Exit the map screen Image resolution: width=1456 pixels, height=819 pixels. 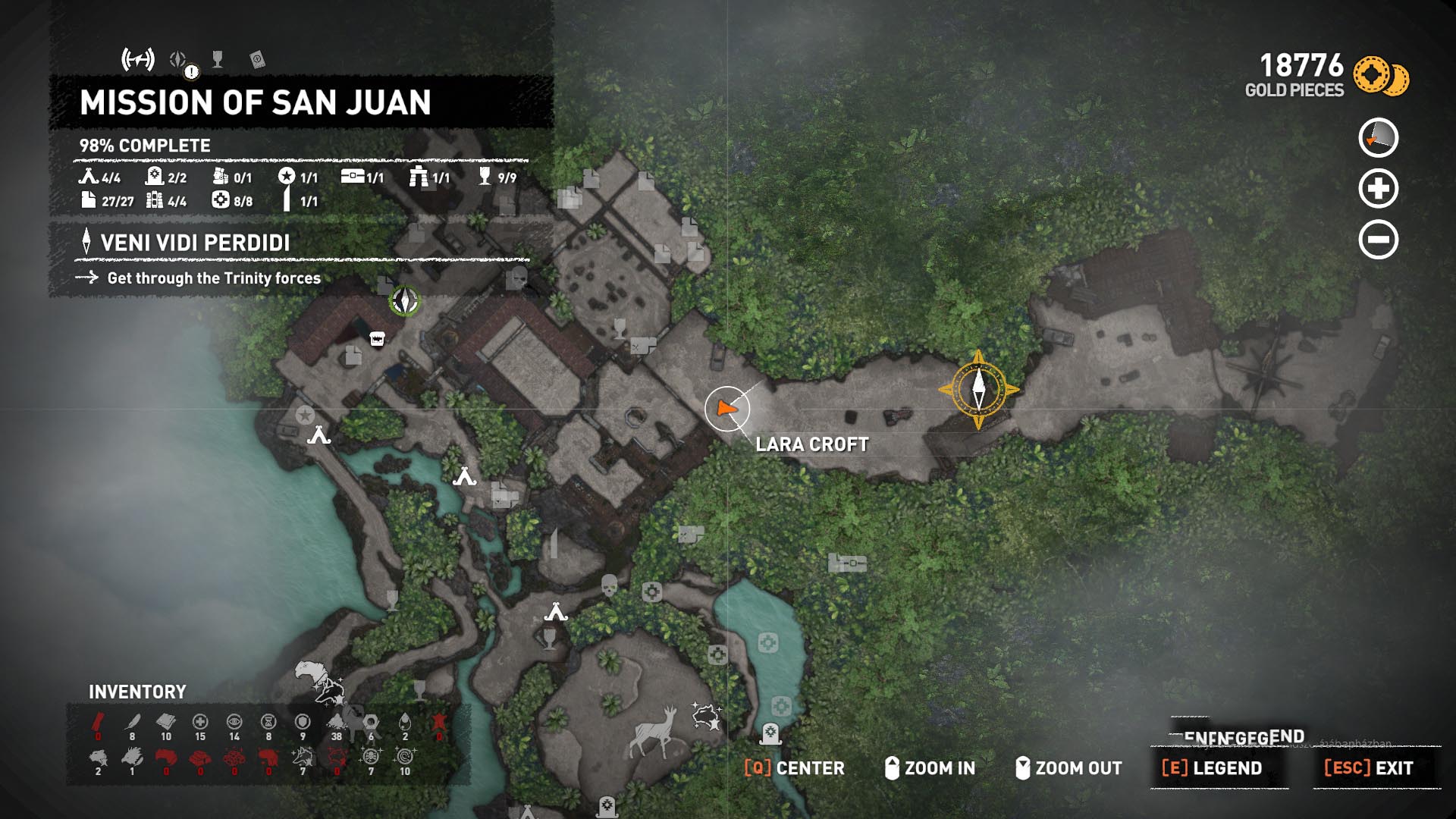[x=1369, y=768]
